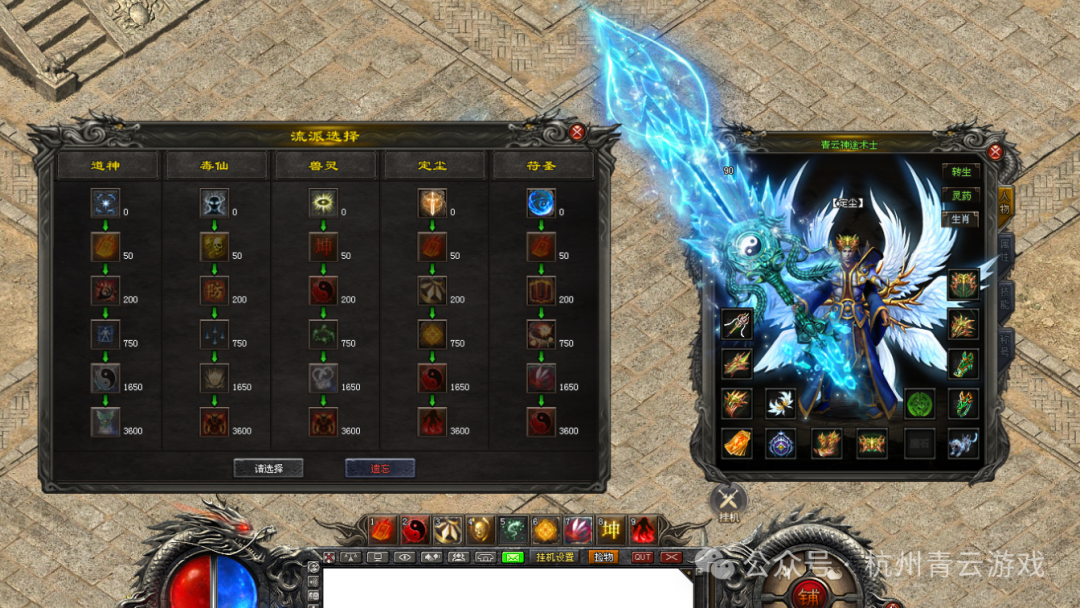The width and height of the screenshot is (1080, 608).
Task: Close the character equipment panel
Action: 995,152
